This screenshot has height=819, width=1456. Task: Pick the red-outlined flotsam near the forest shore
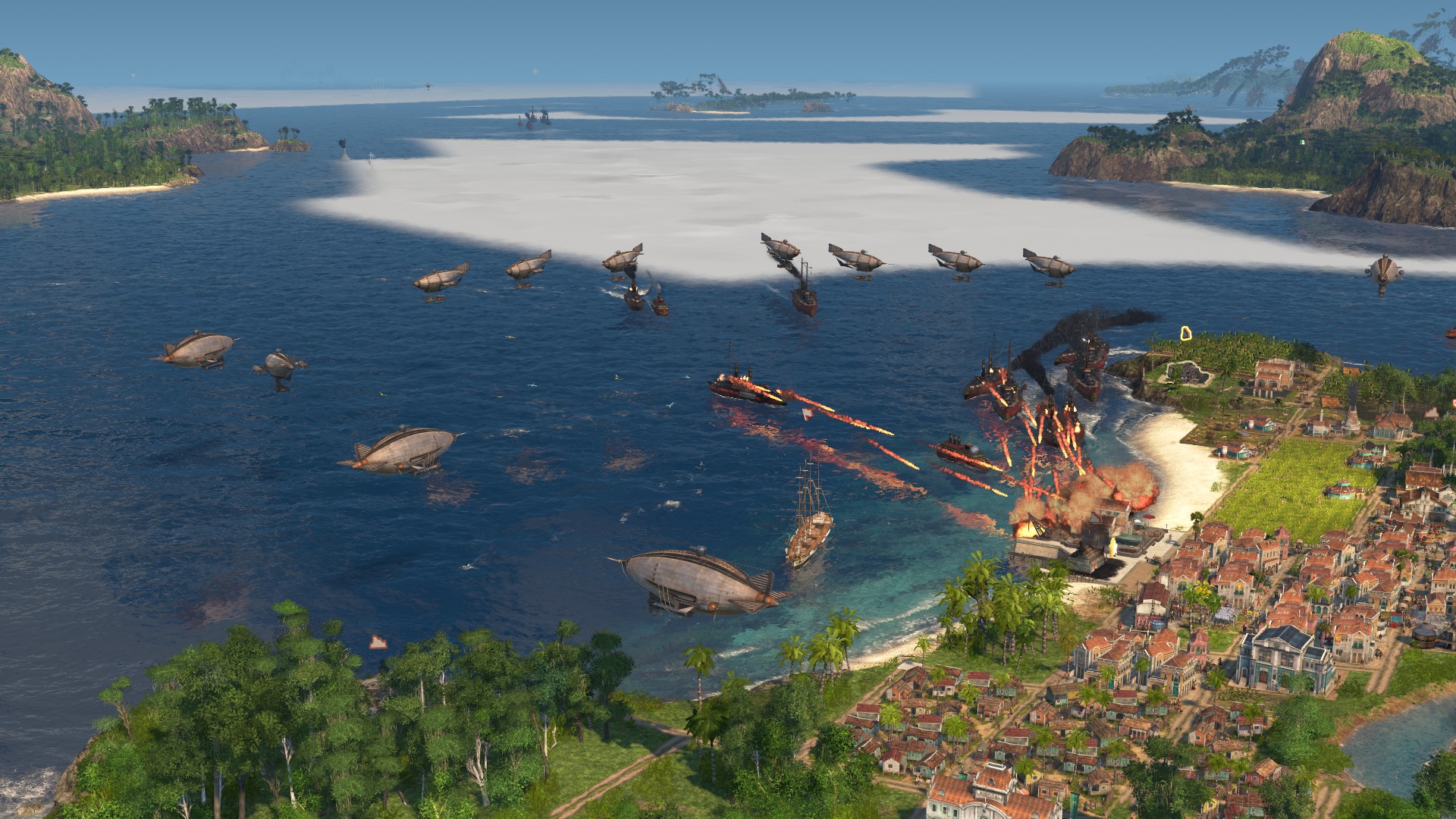(378, 642)
